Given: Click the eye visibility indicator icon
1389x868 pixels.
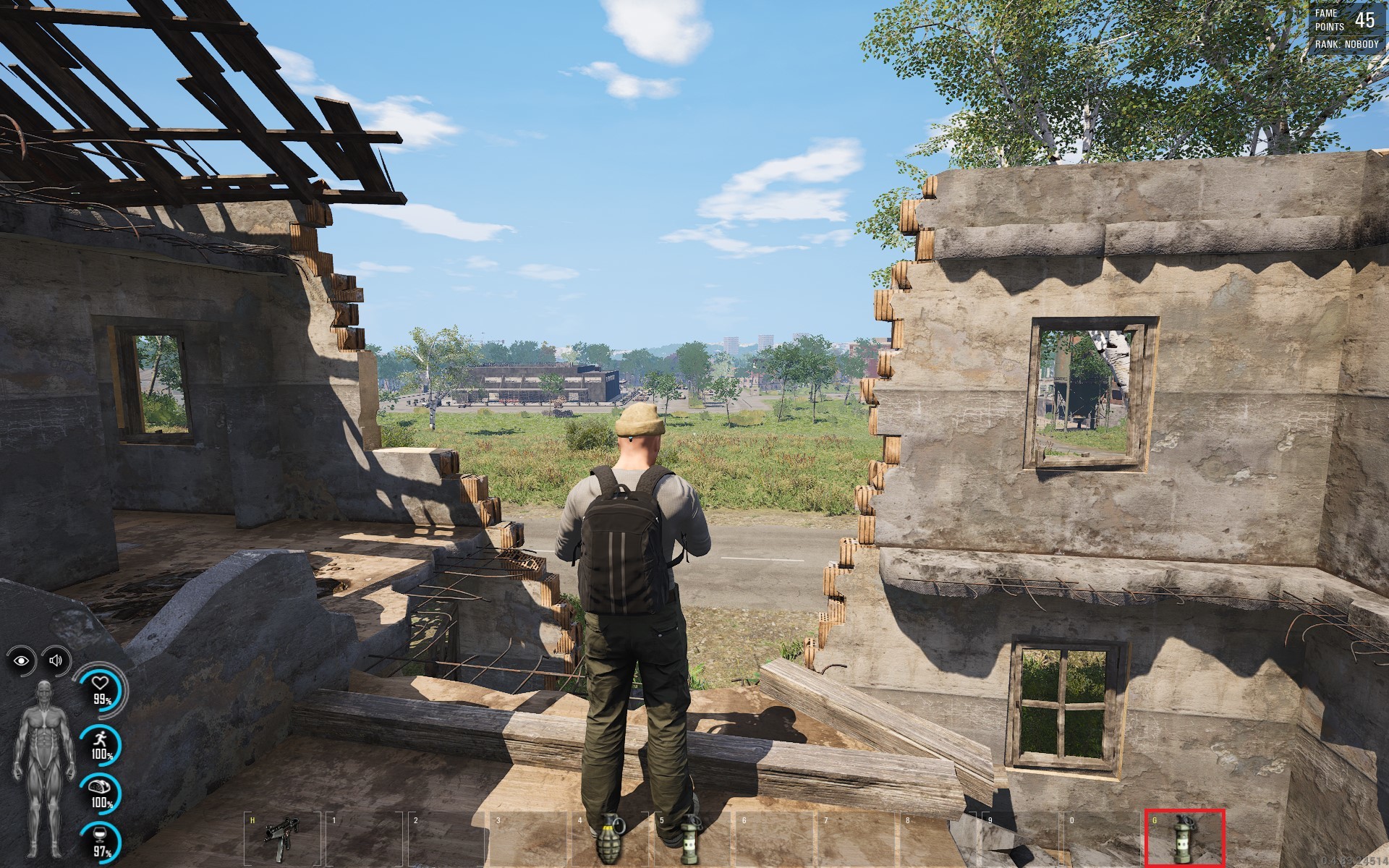Looking at the screenshot, I should tap(22, 660).
